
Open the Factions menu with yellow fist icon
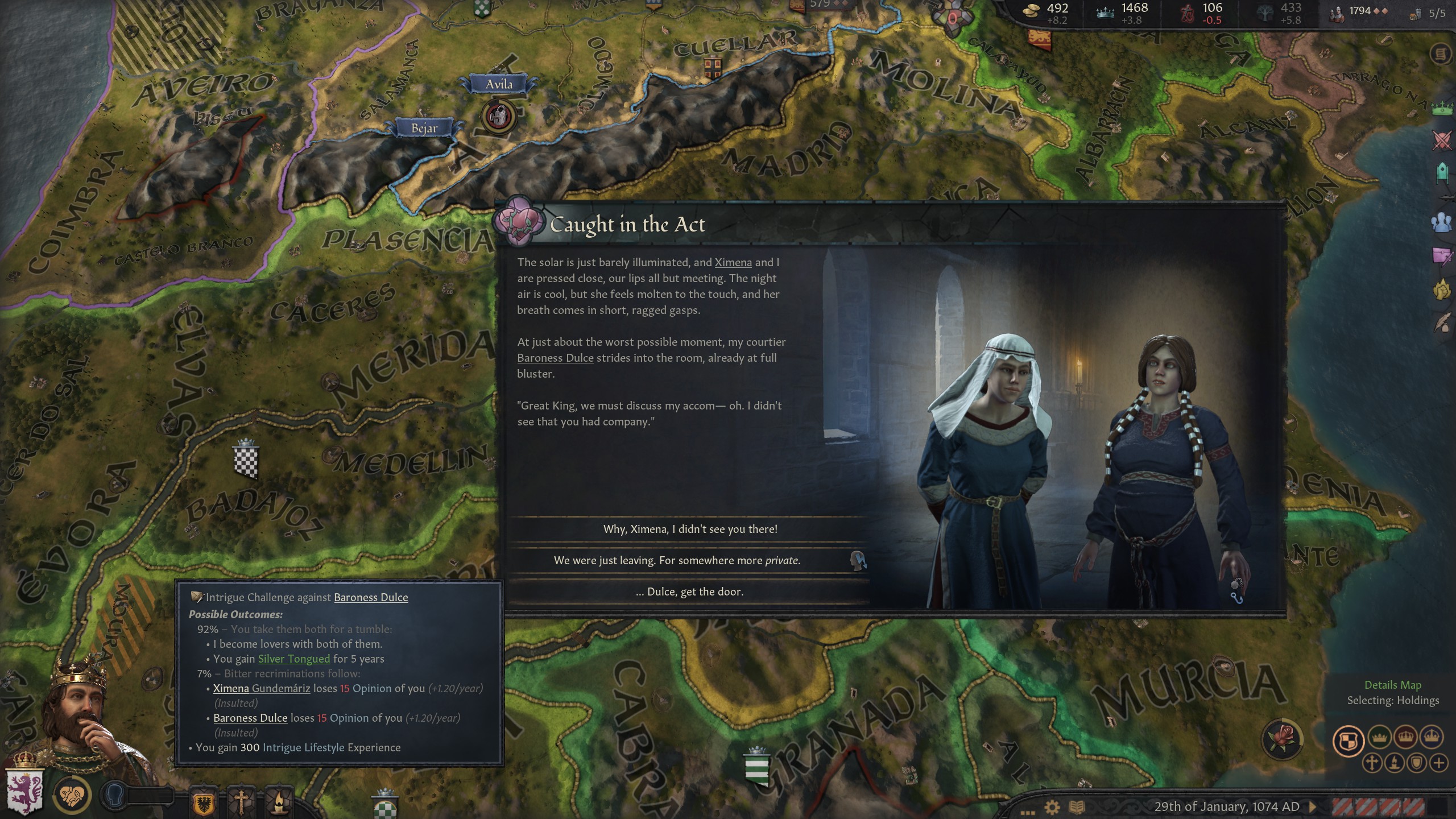(1442, 290)
